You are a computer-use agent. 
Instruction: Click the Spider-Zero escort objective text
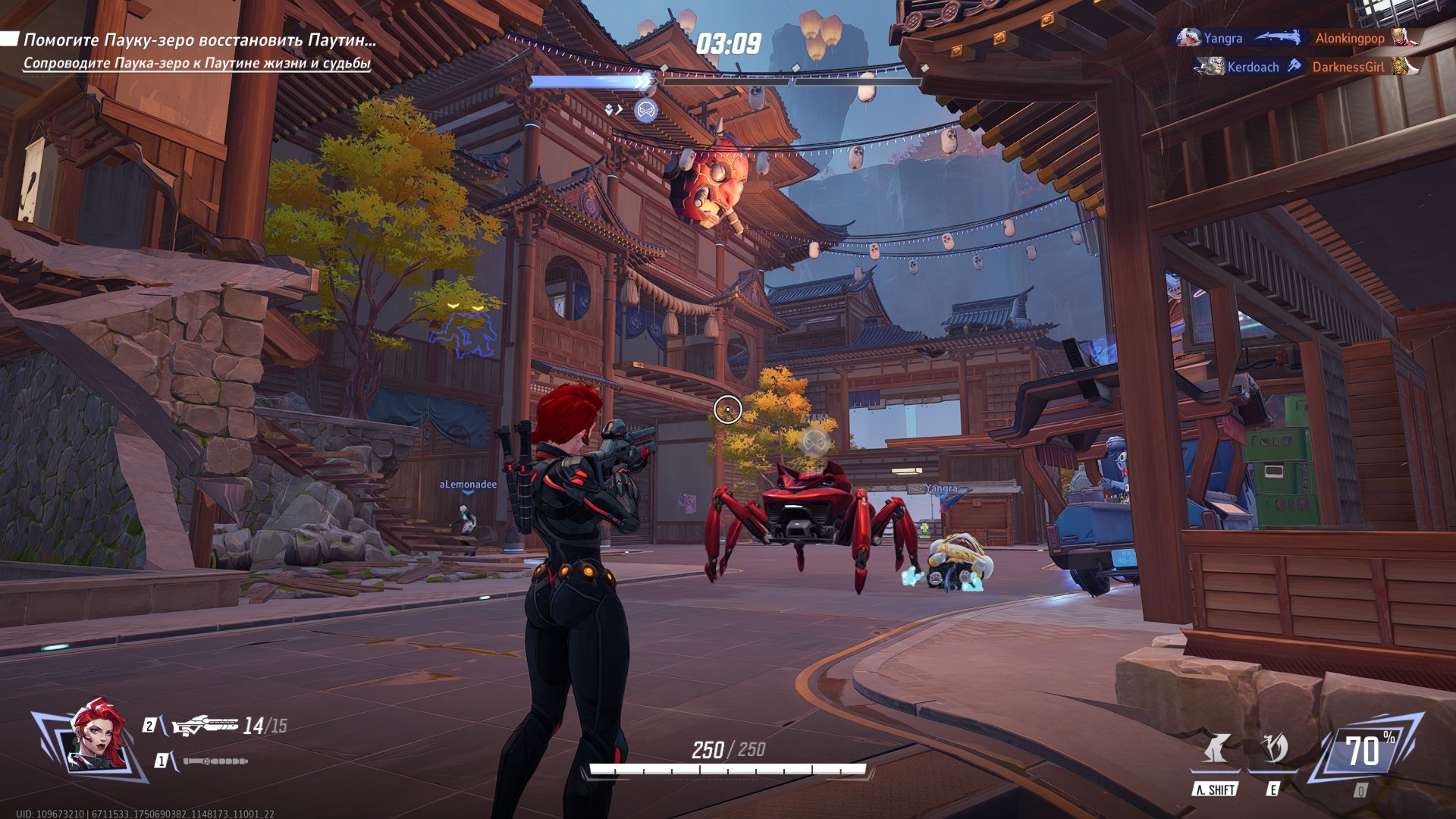tap(196, 64)
